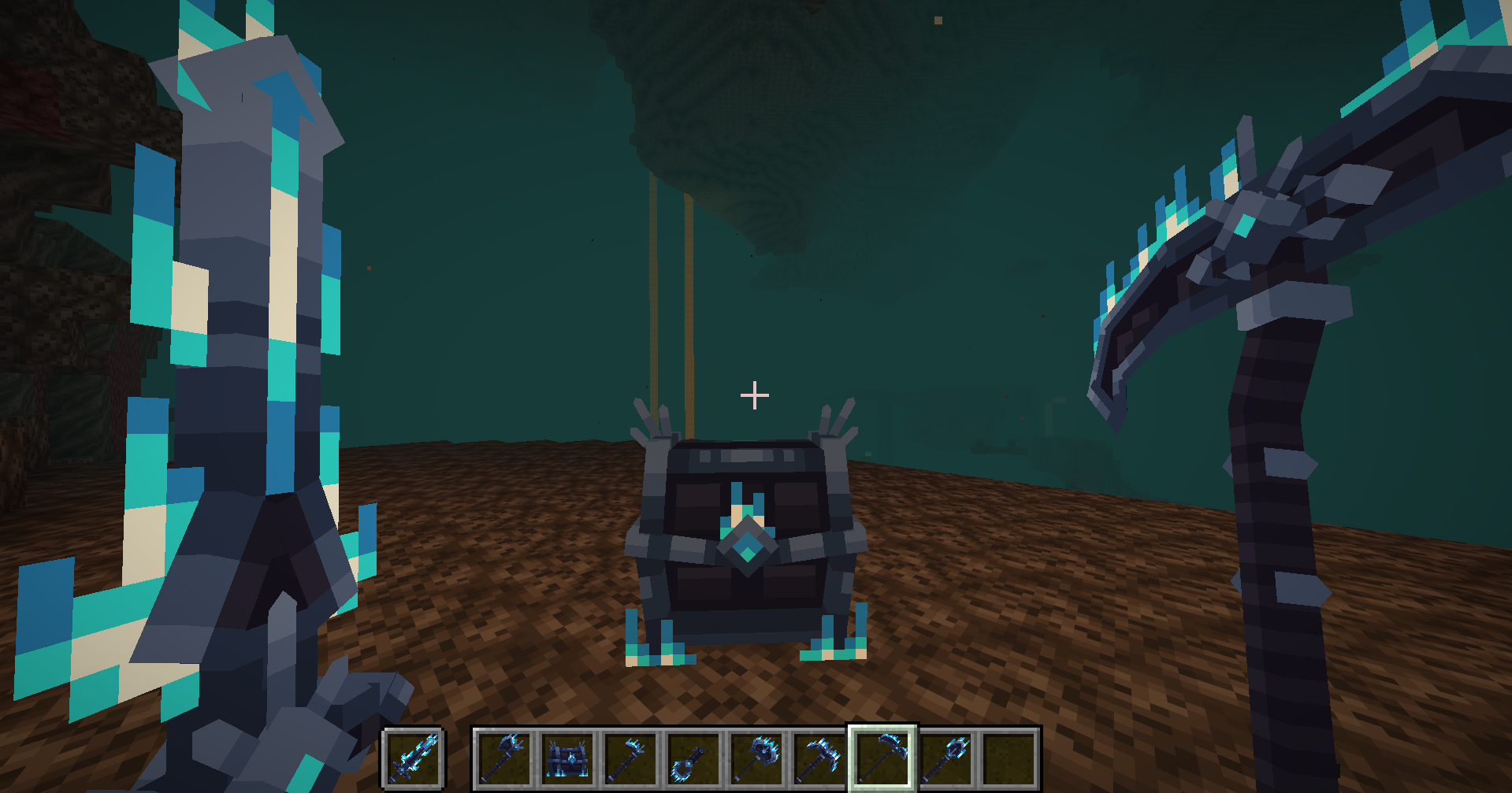Select the flaming battle hammer in slot five
Image resolution: width=1512 pixels, height=793 pixels.
[758, 758]
